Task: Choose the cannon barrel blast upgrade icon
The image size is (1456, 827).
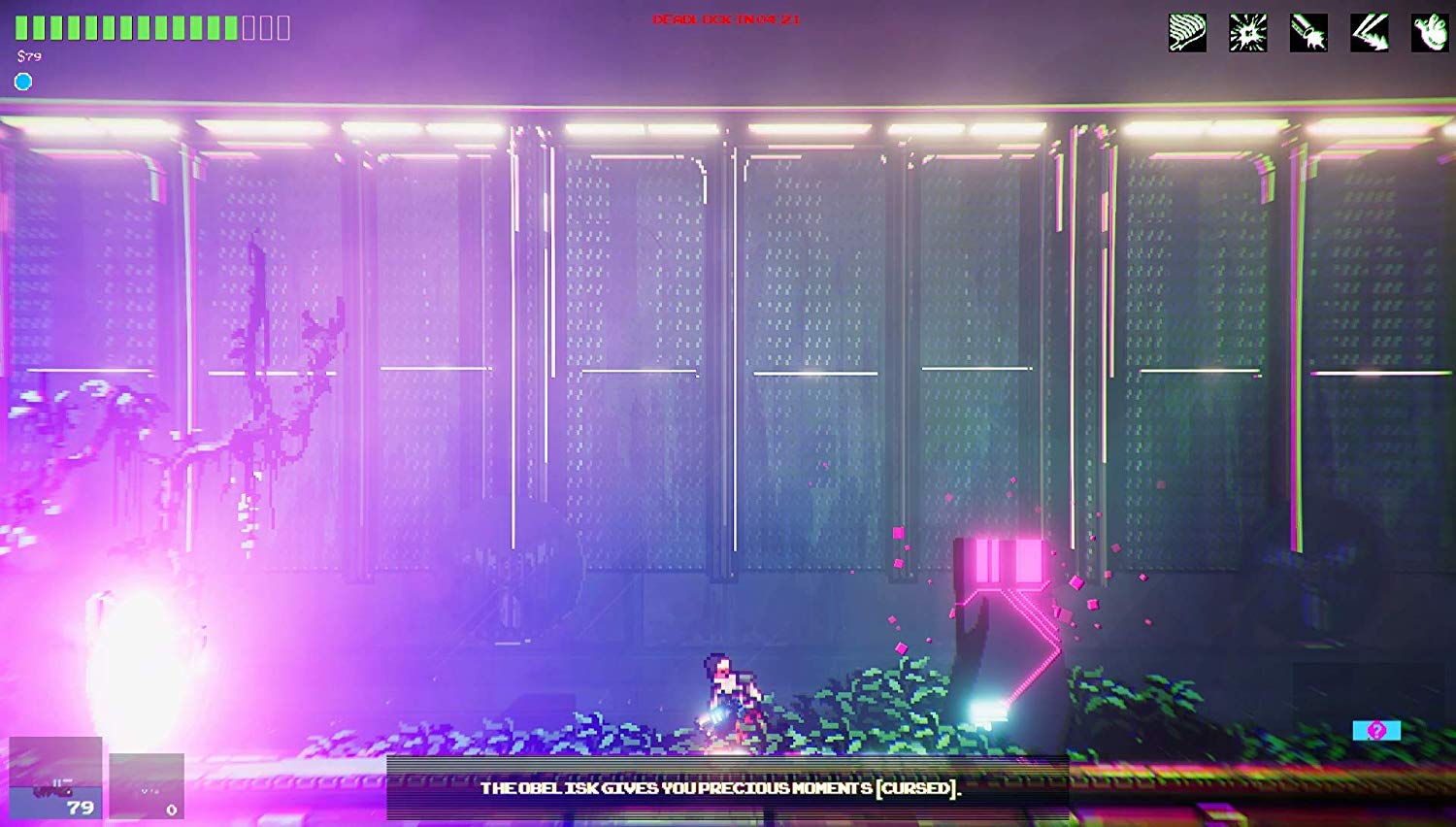Action: (1308, 33)
